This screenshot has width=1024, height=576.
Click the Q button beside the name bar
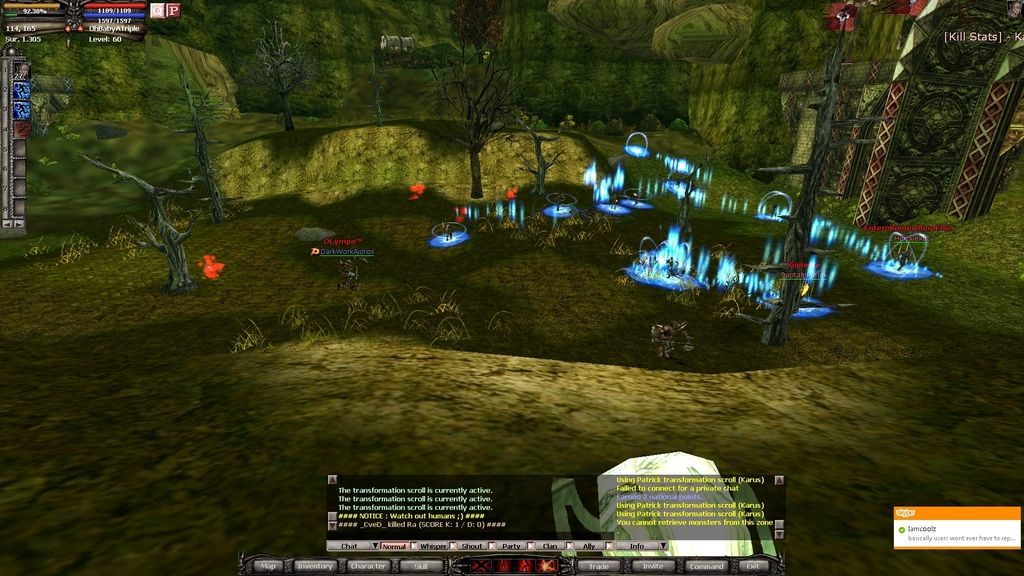(157, 10)
